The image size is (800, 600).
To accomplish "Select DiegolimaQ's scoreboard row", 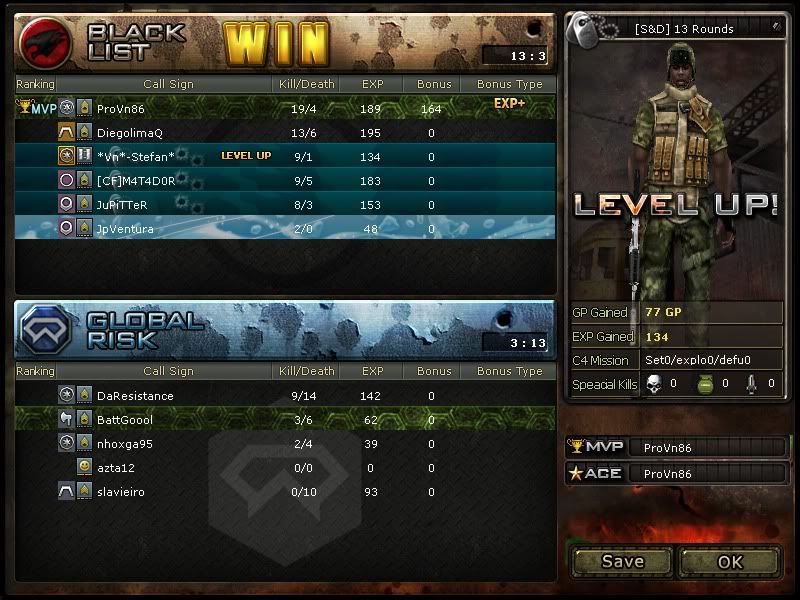I will tap(285, 132).
